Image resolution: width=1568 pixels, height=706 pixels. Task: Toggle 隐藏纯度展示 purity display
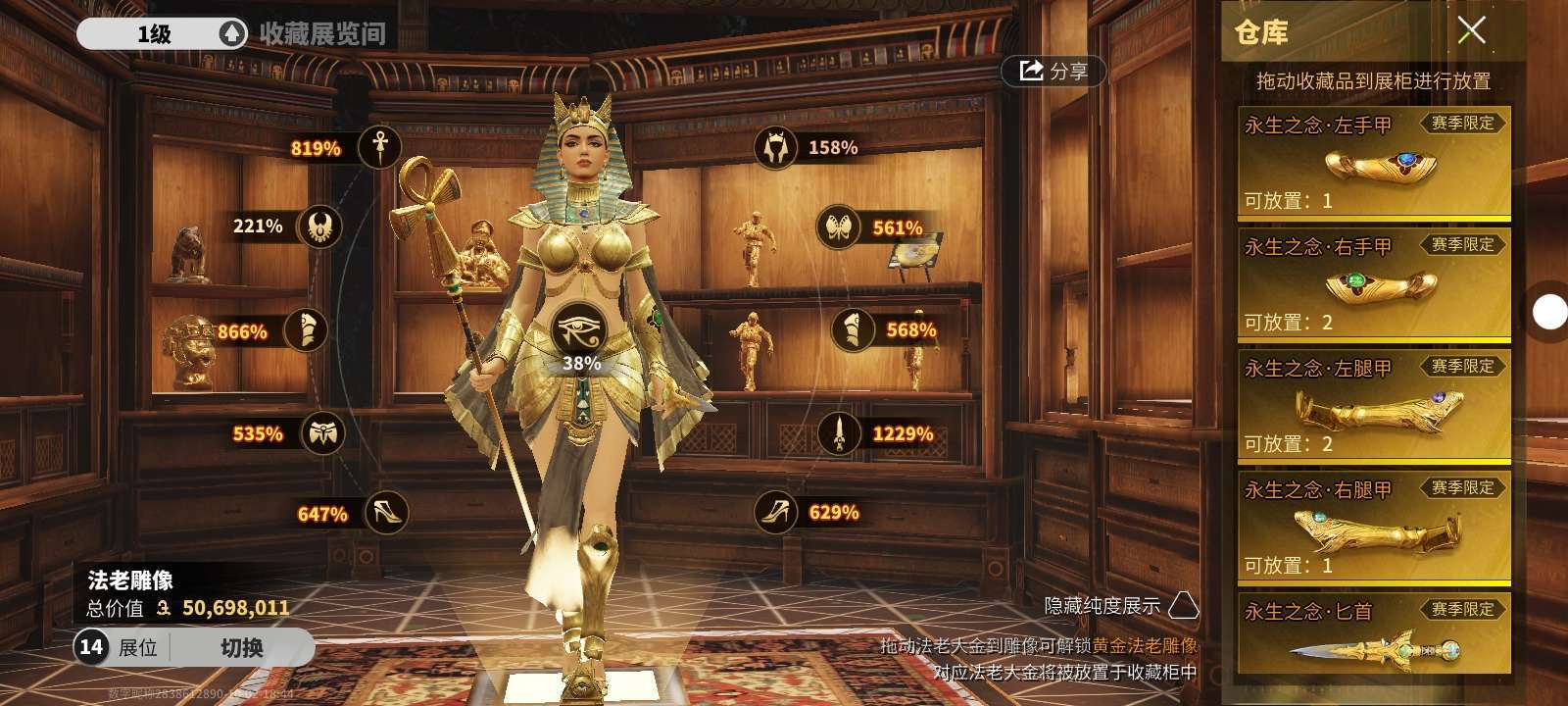click(x=1183, y=605)
